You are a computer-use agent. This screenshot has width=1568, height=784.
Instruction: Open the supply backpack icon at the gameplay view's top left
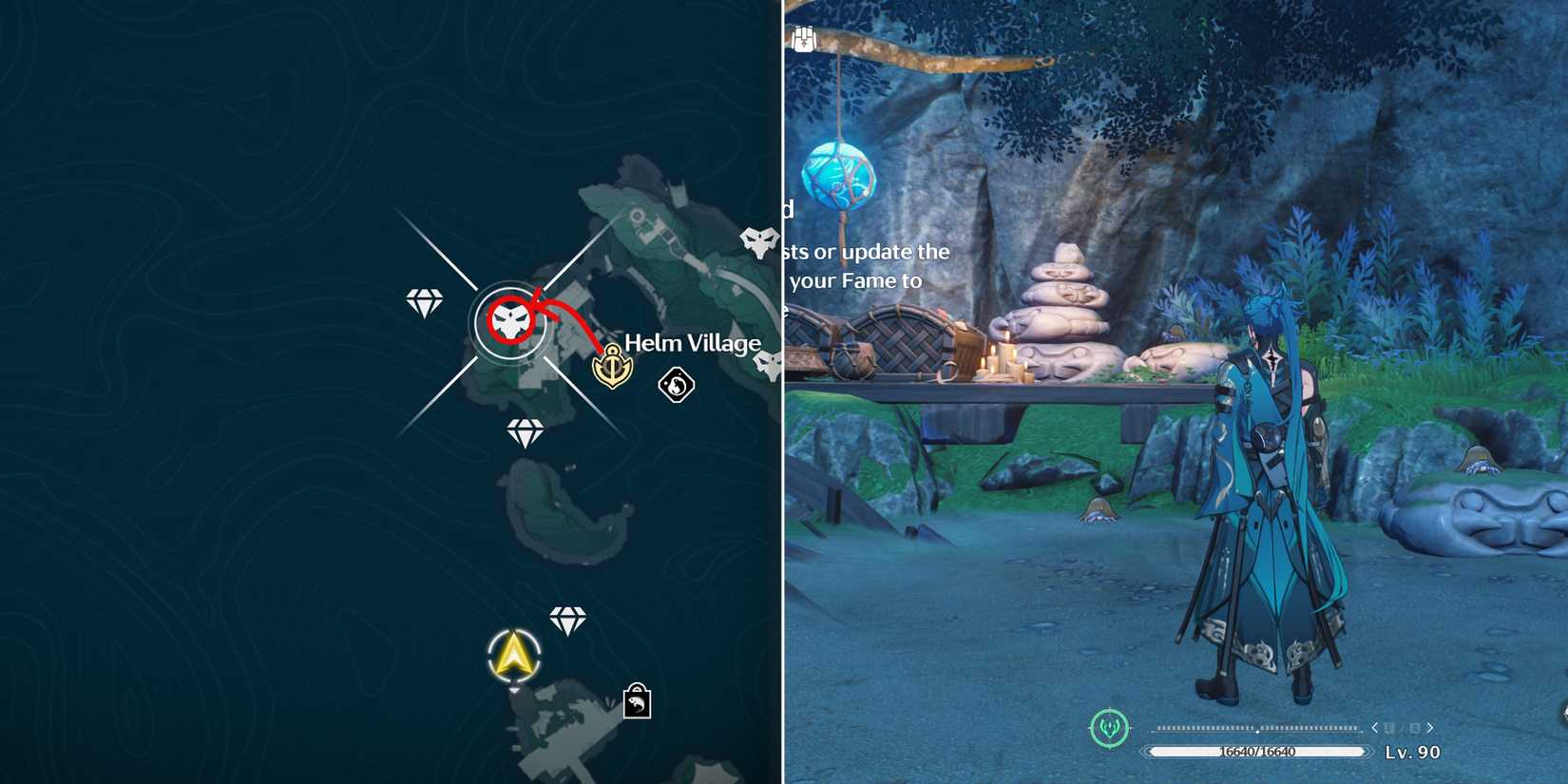click(803, 38)
